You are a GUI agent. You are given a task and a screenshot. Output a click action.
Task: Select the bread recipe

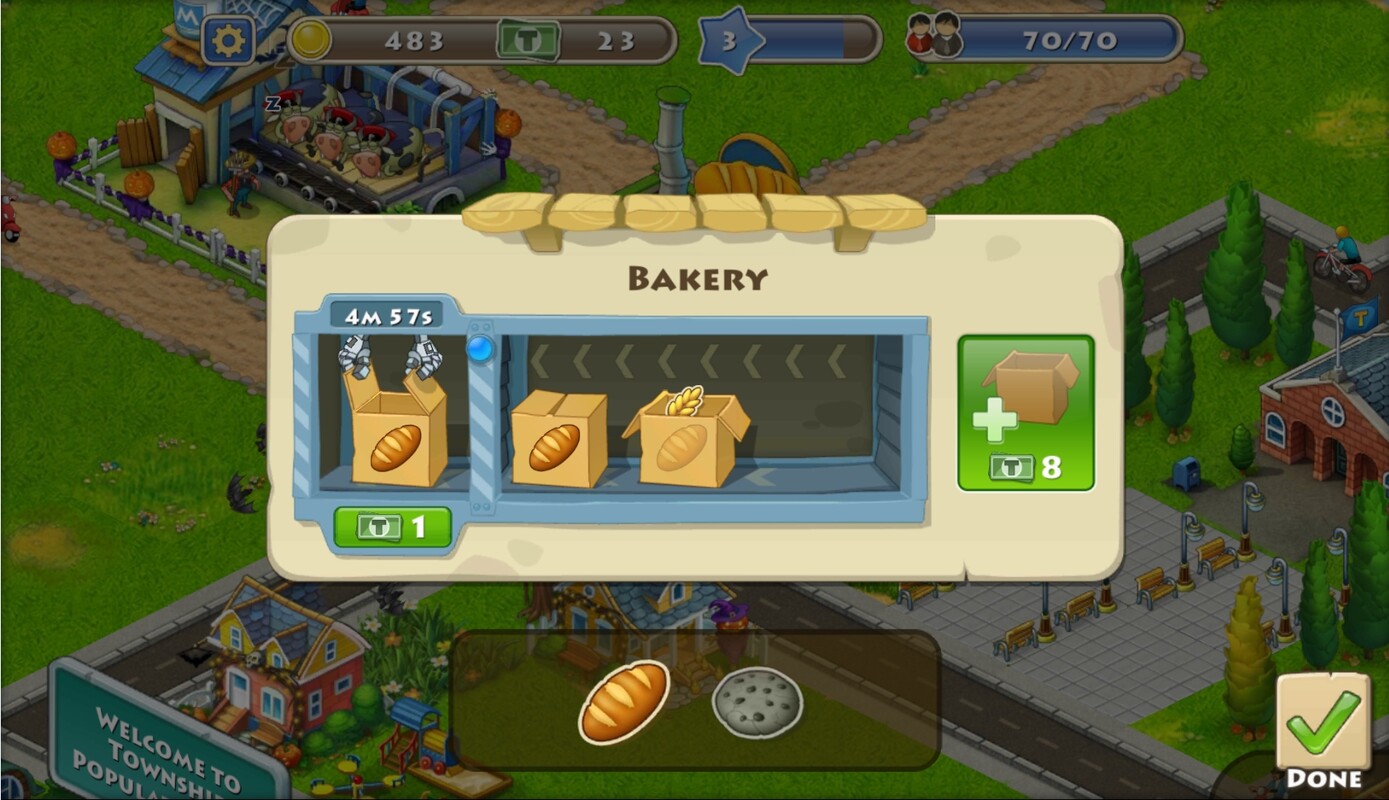624,701
